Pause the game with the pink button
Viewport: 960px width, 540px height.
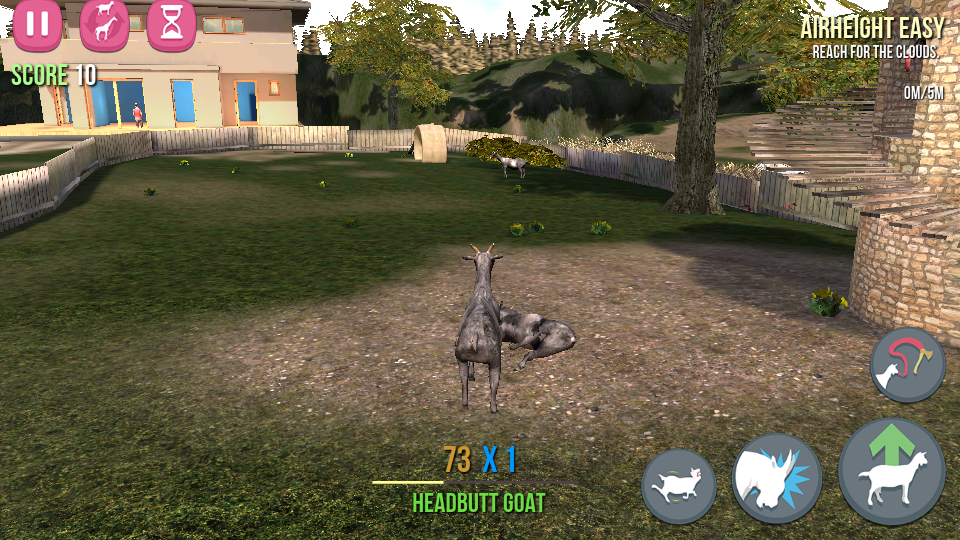pos(38,24)
